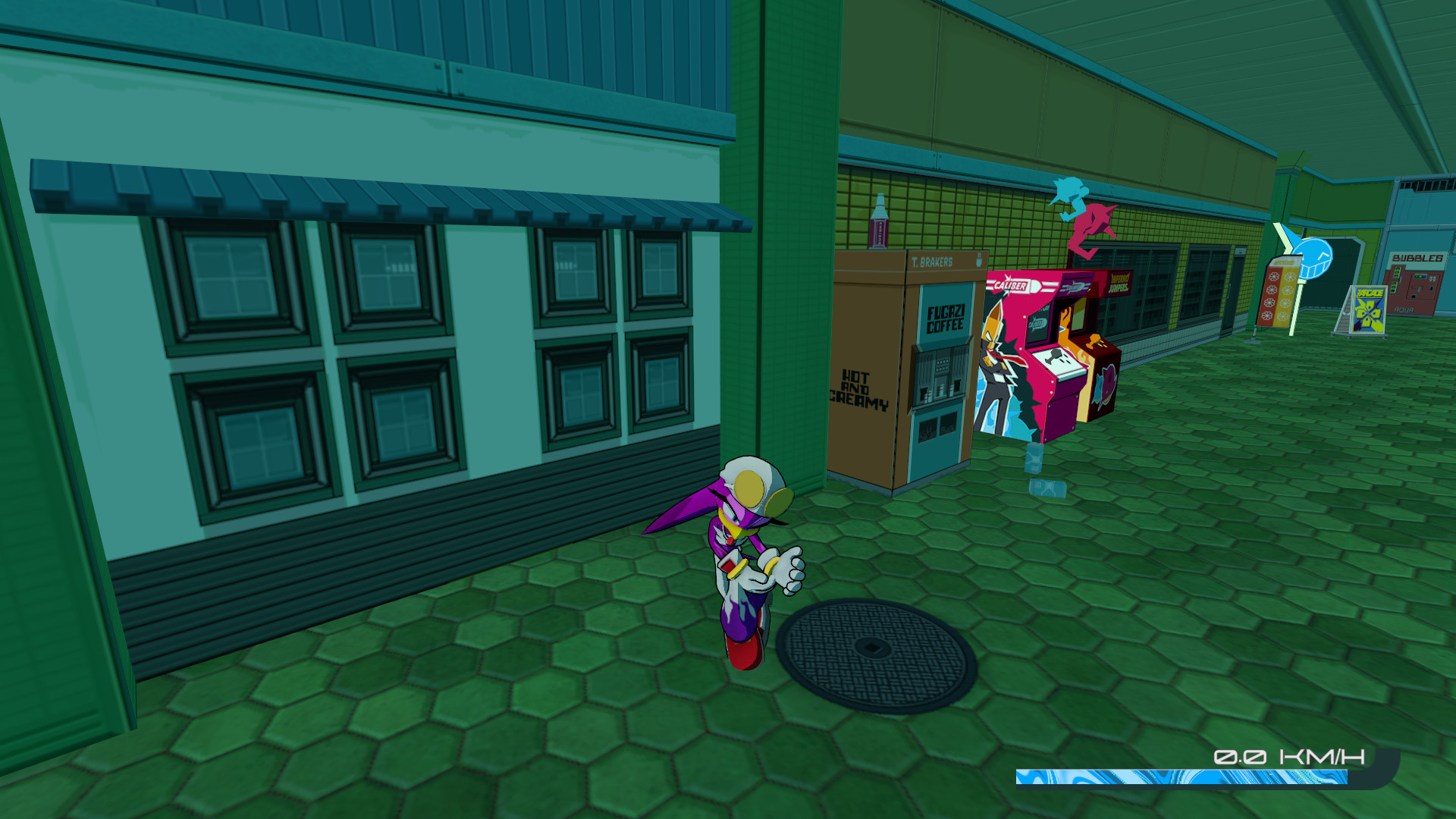The image size is (1456, 819).
Task: Select the Inferno Jumpers marquee sign
Action: pos(1119,282)
